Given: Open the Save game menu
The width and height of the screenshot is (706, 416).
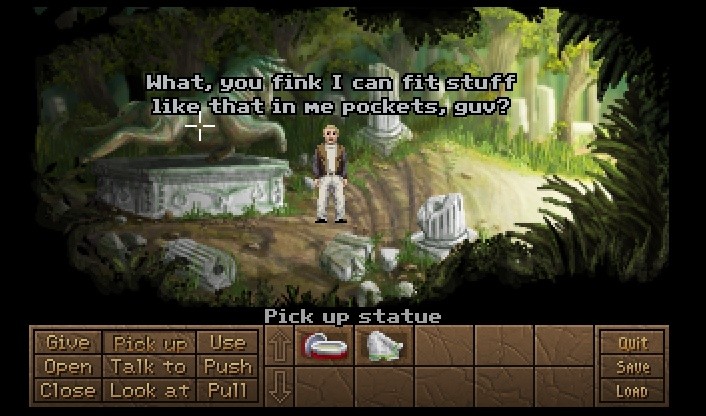Looking at the screenshot, I should click(632, 367).
